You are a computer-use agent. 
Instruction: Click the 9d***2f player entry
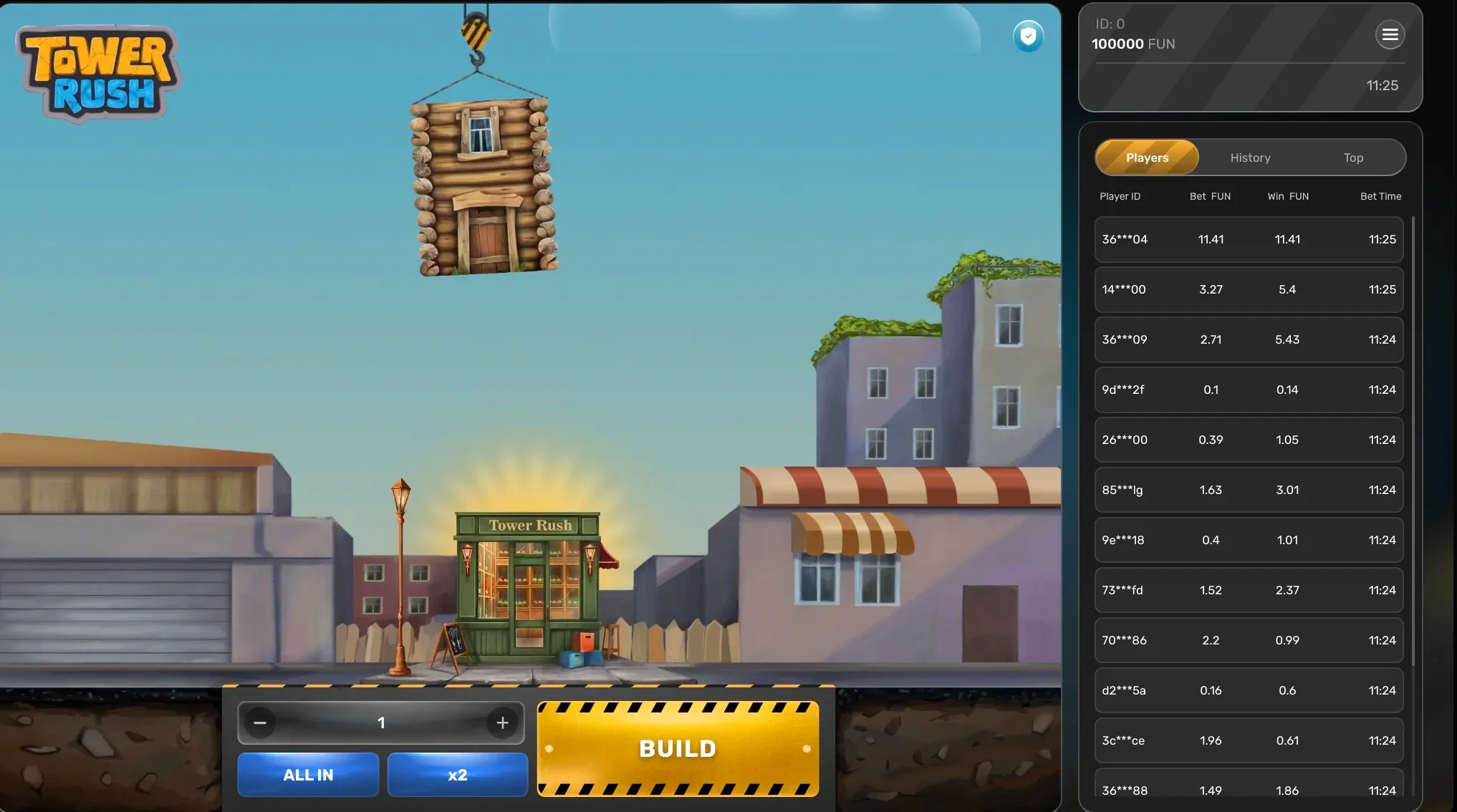pyautogui.click(x=1248, y=390)
